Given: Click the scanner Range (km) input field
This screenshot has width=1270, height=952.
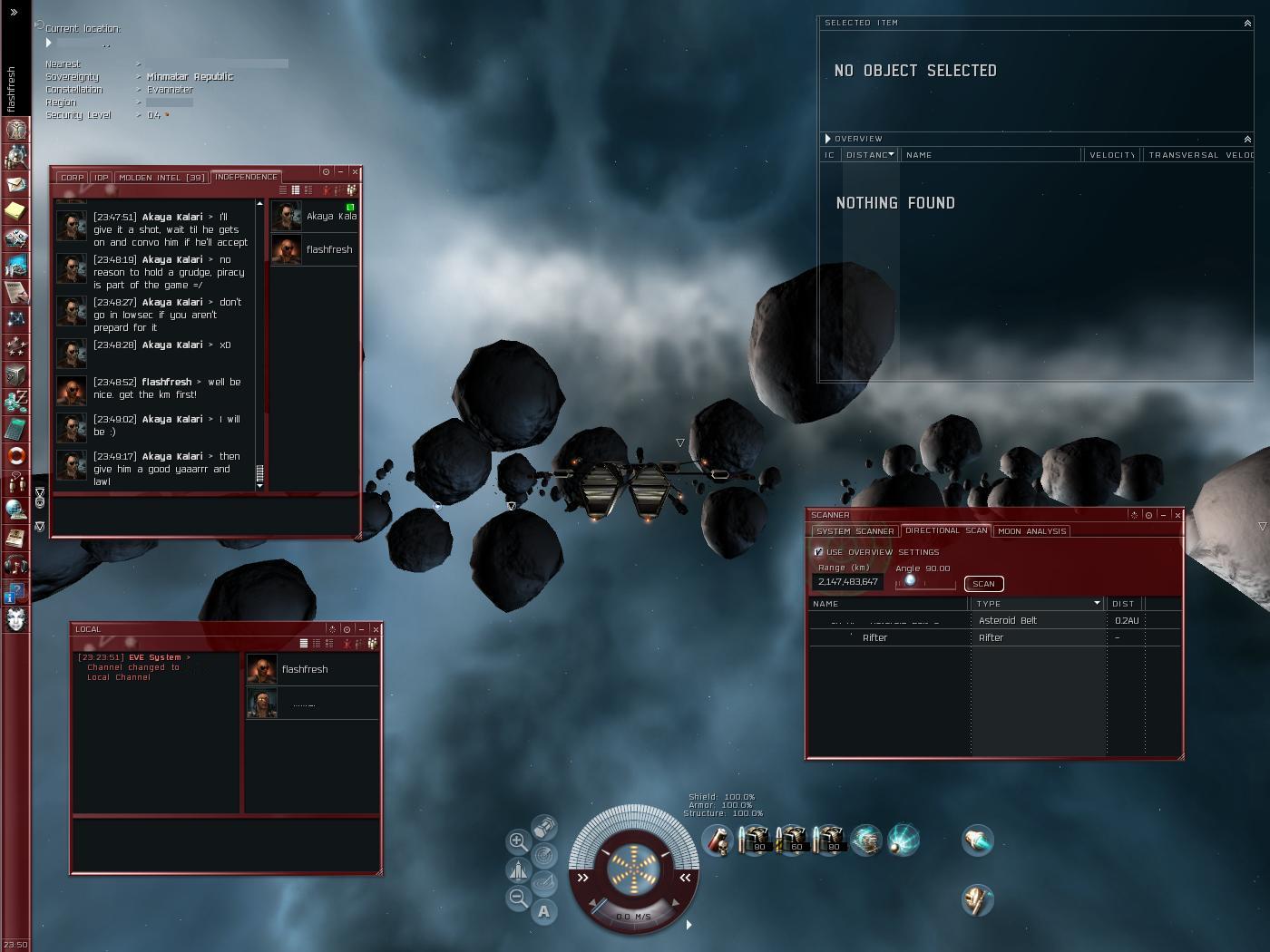Looking at the screenshot, I should (847, 582).
